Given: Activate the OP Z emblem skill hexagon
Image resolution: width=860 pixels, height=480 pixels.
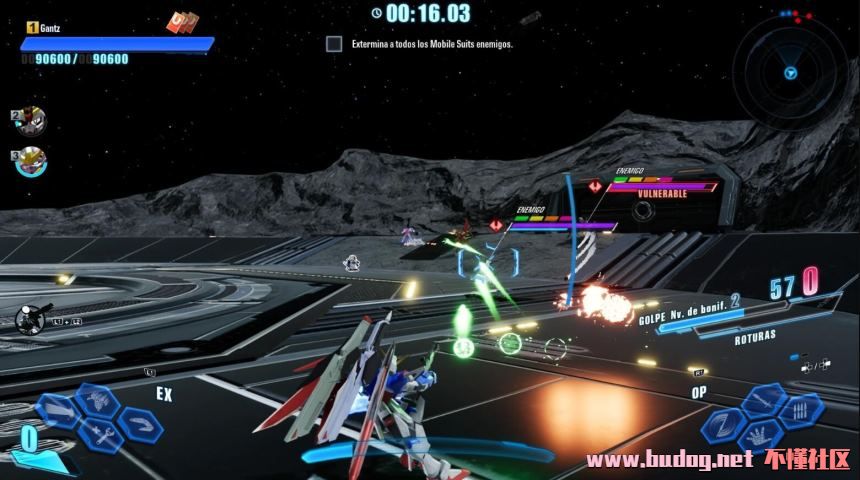Looking at the screenshot, I should point(721,425).
